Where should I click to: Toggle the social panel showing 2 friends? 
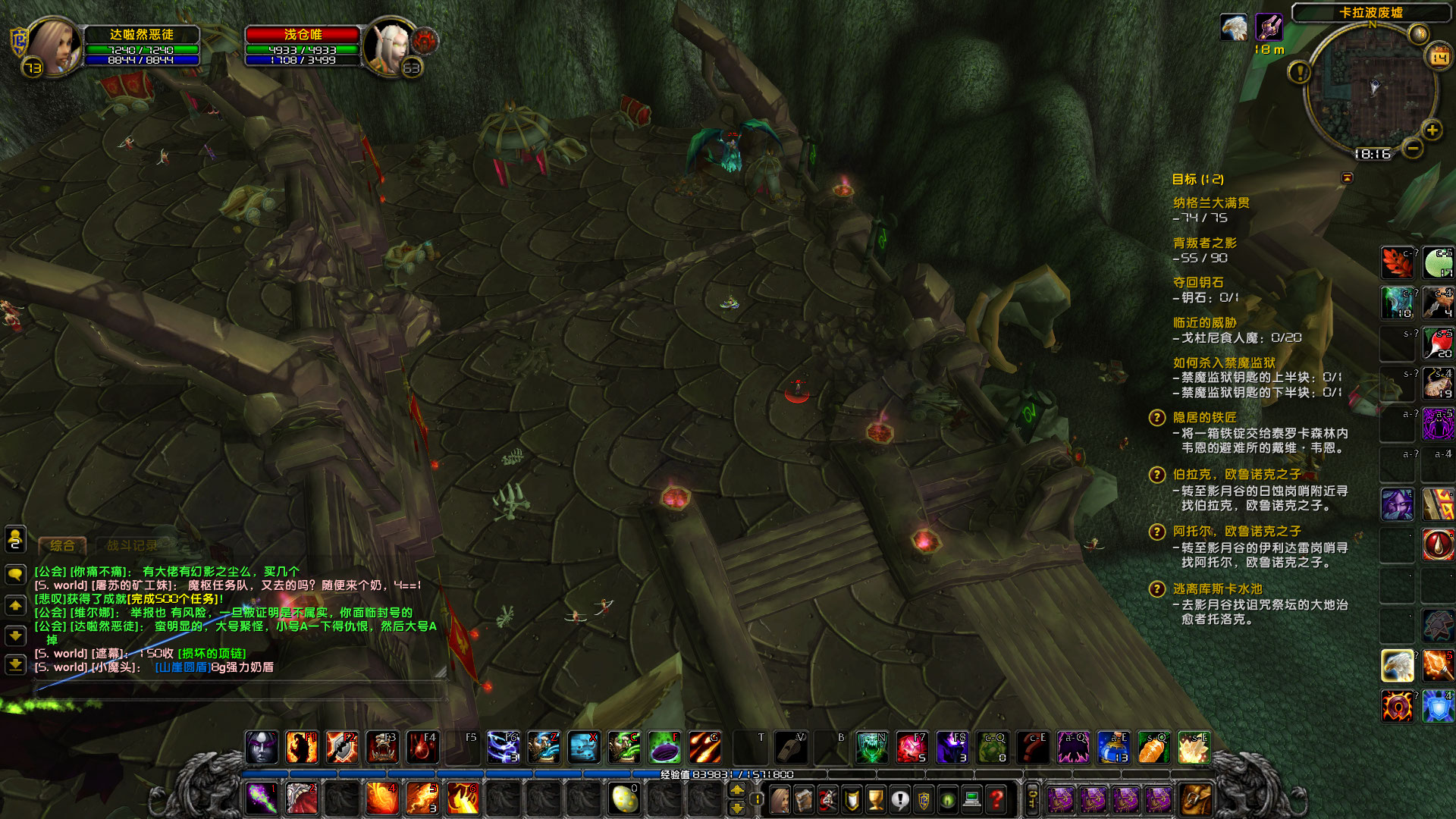14,540
